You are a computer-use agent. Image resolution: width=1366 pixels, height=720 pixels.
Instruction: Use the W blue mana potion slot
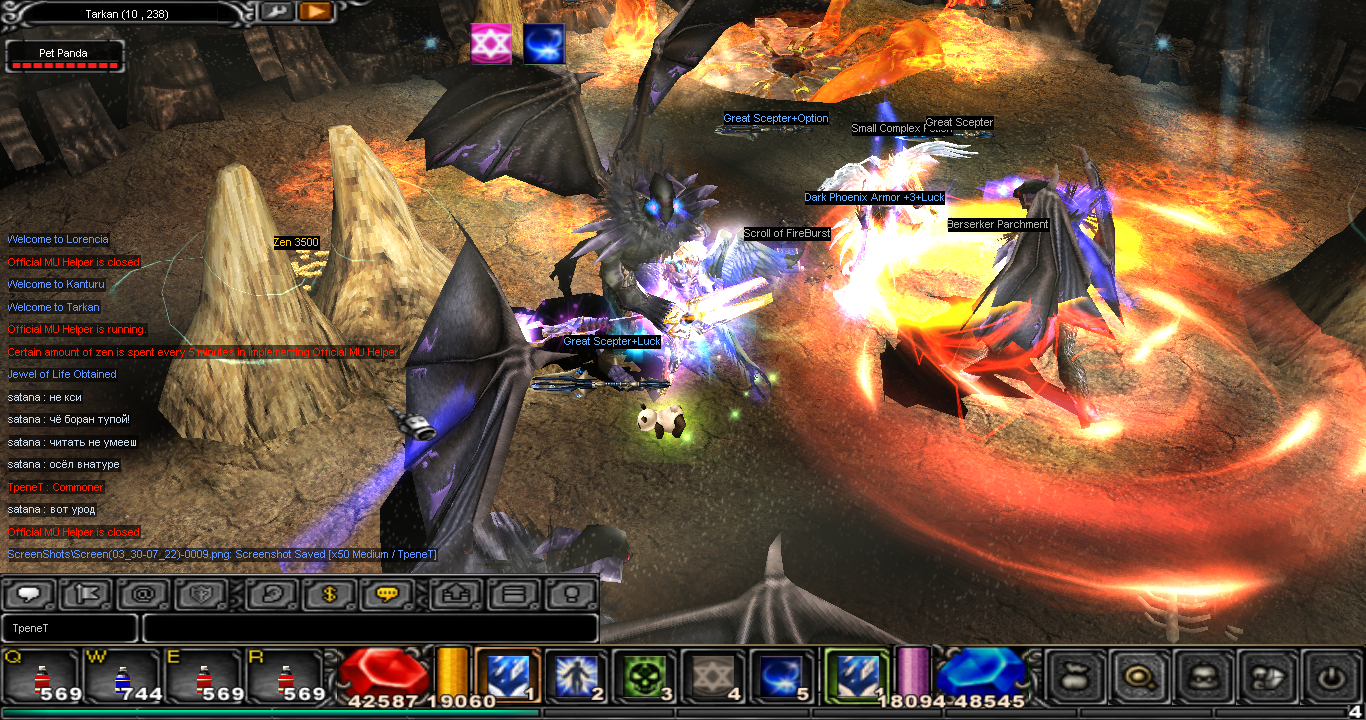[x=122, y=675]
